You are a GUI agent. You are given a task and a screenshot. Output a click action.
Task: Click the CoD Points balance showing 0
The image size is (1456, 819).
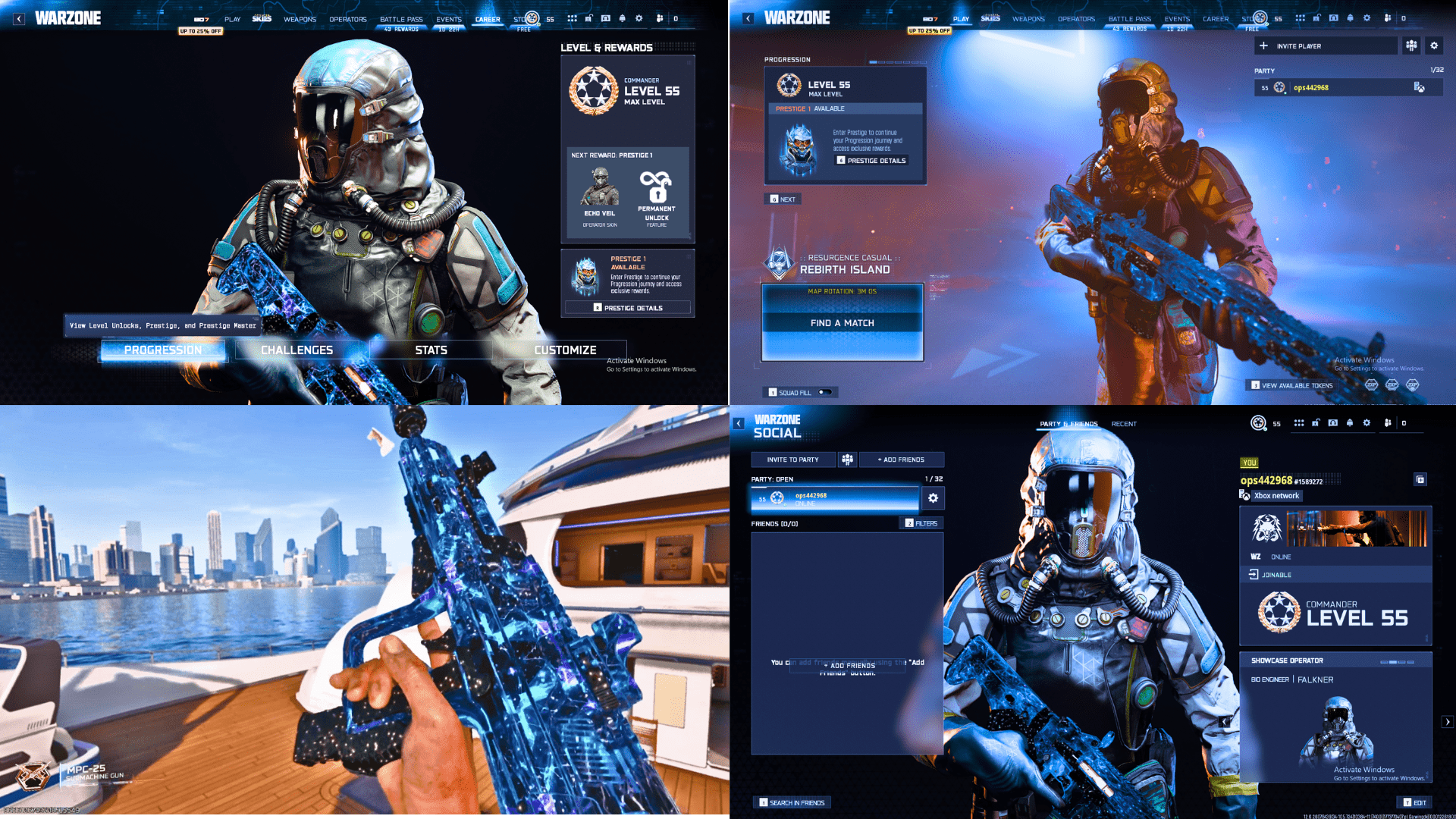675,18
